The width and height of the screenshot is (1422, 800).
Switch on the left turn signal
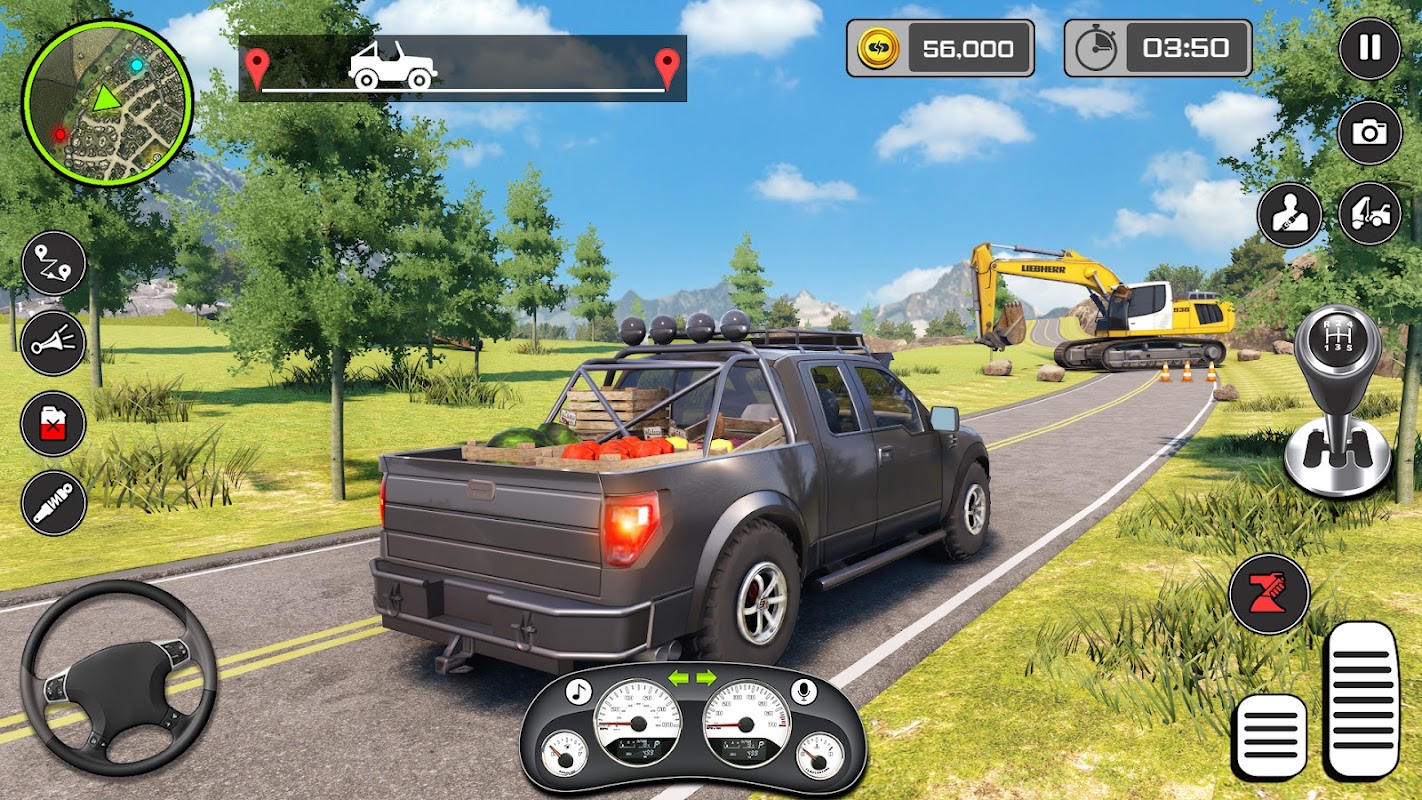(679, 678)
